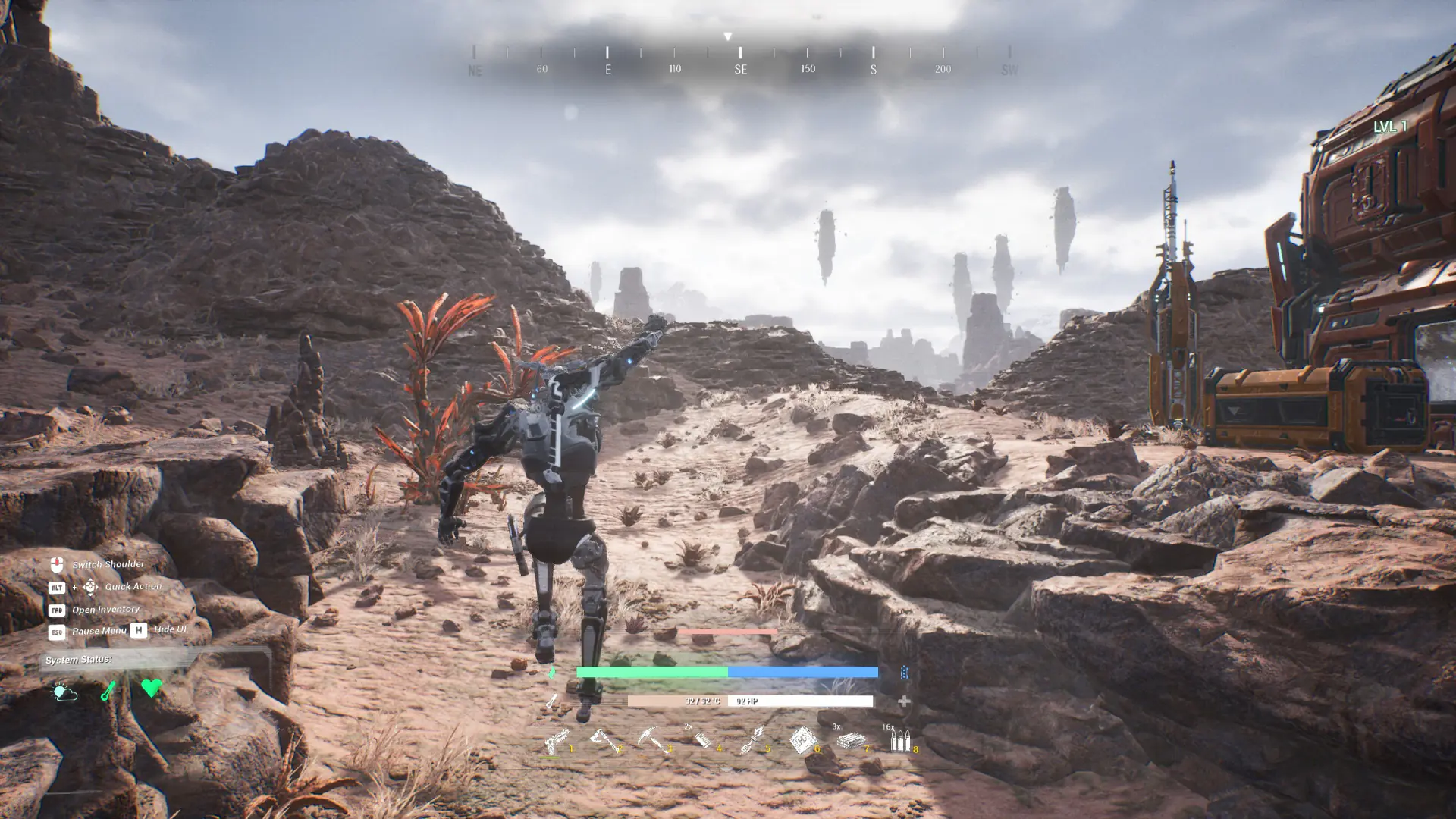The height and width of the screenshot is (819, 1456).
Task: Select the blueprint item in slot 6
Action: [x=801, y=739]
